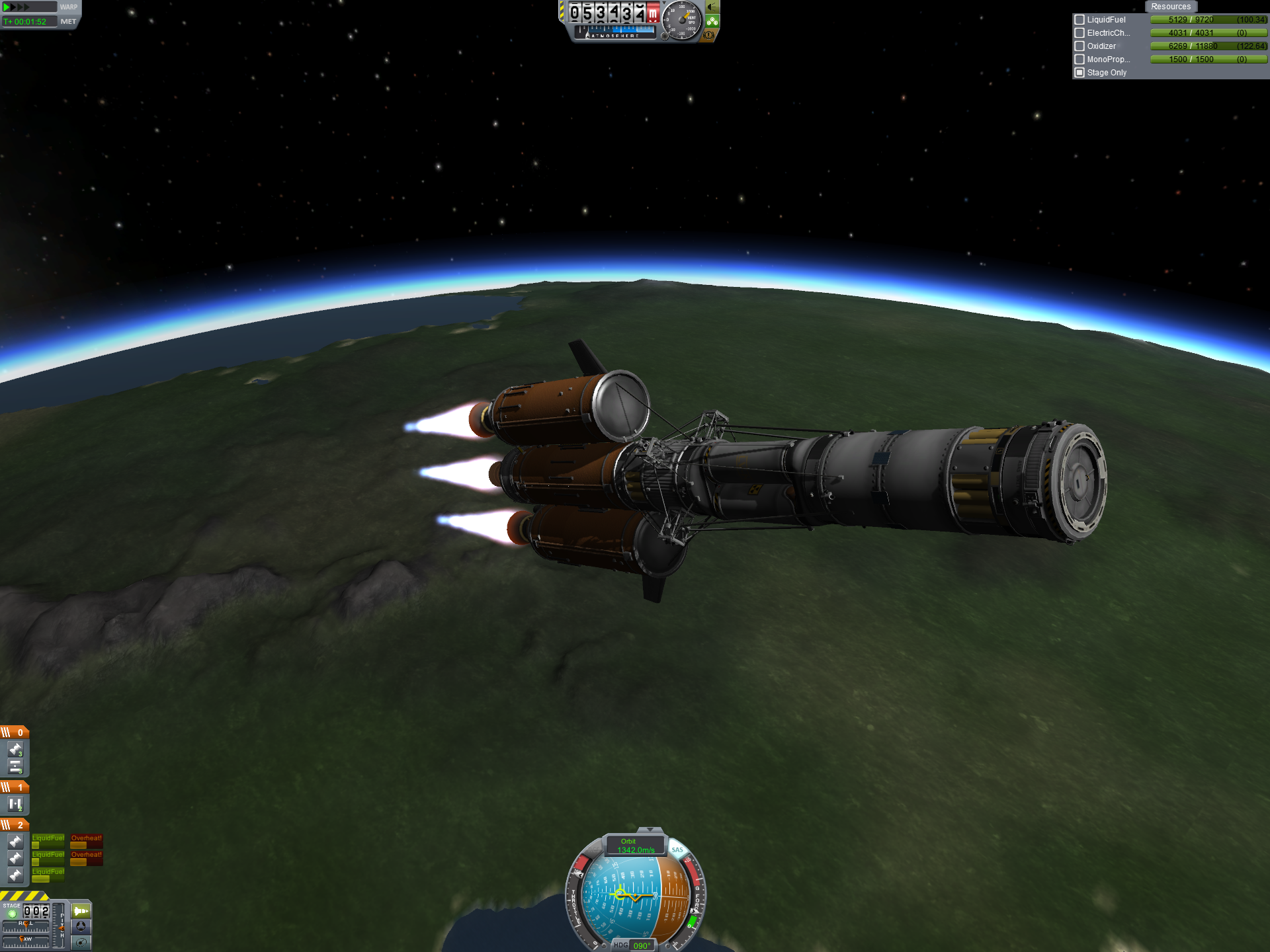Tick the LiquidFuel resource checkbox

(x=1079, y=20)
